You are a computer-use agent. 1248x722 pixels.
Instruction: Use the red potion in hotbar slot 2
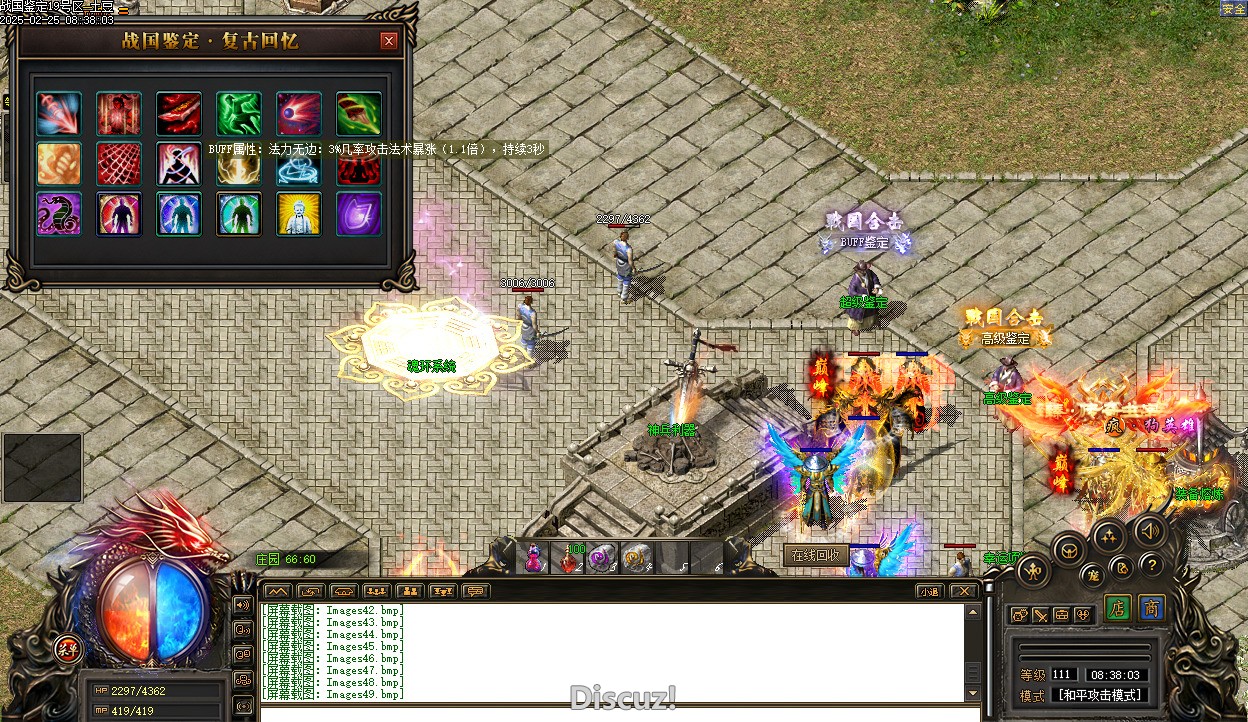(571, 558)
